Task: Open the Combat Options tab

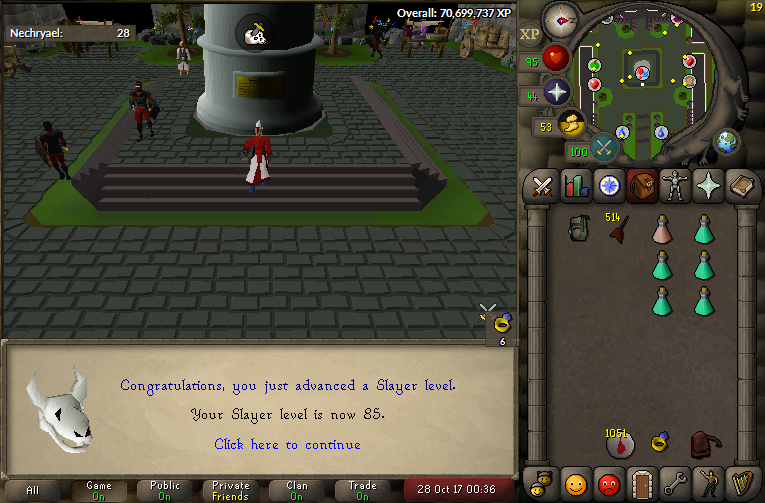Action: [542, 187]
